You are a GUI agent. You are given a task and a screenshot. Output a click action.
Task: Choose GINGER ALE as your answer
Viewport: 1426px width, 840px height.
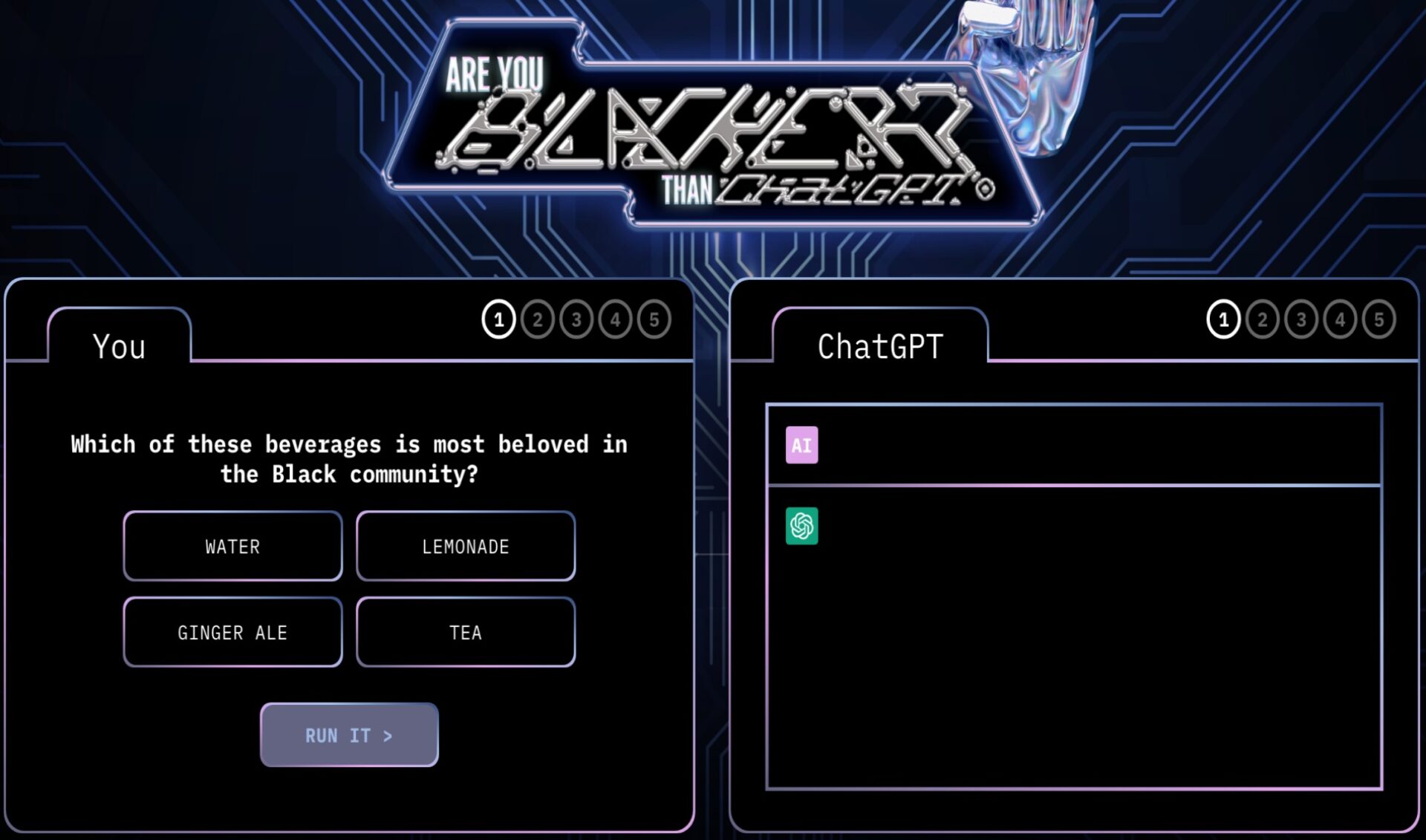pos(232,632)
